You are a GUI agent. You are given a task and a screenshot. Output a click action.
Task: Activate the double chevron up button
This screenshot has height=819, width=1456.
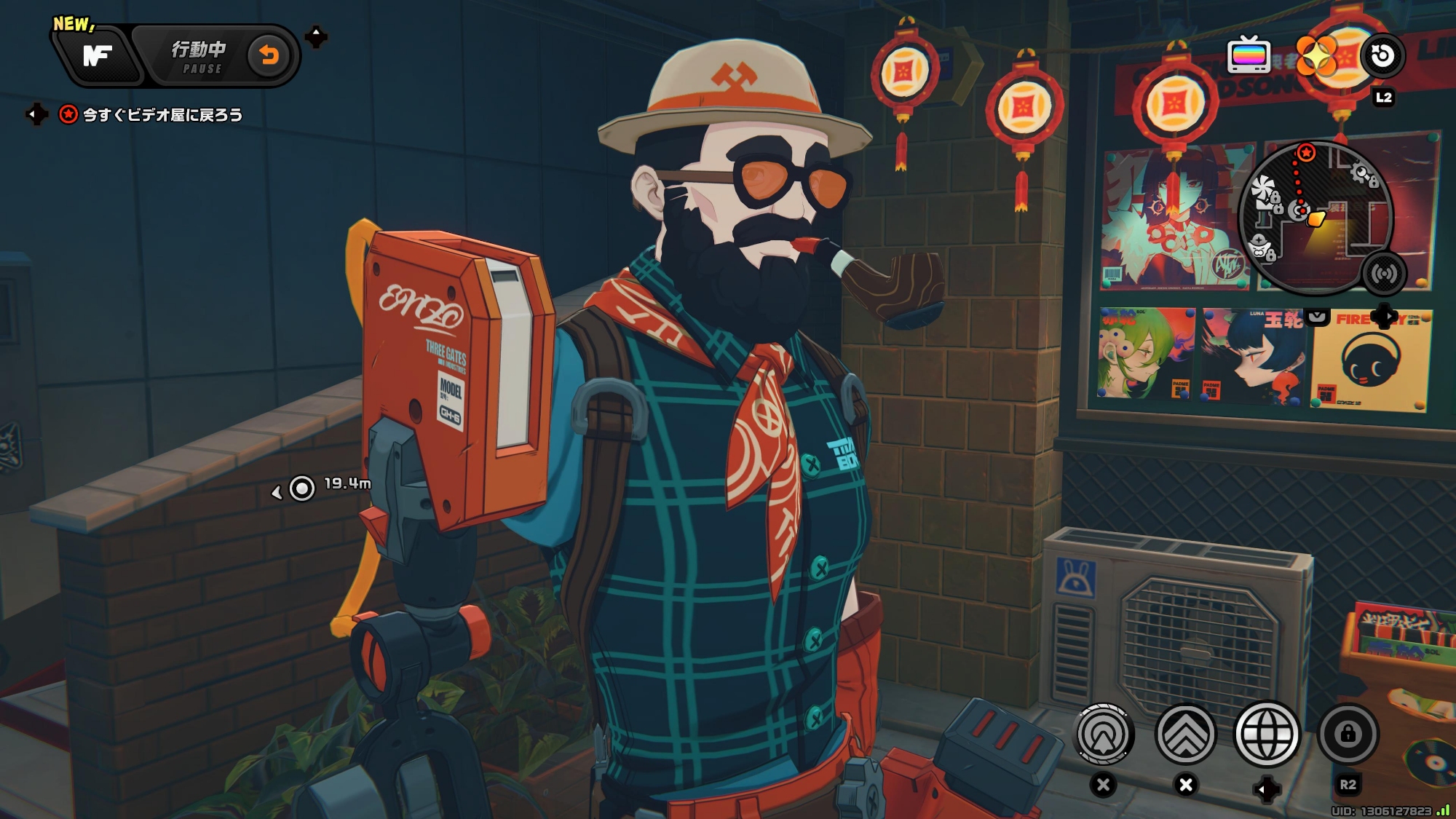1186,735
